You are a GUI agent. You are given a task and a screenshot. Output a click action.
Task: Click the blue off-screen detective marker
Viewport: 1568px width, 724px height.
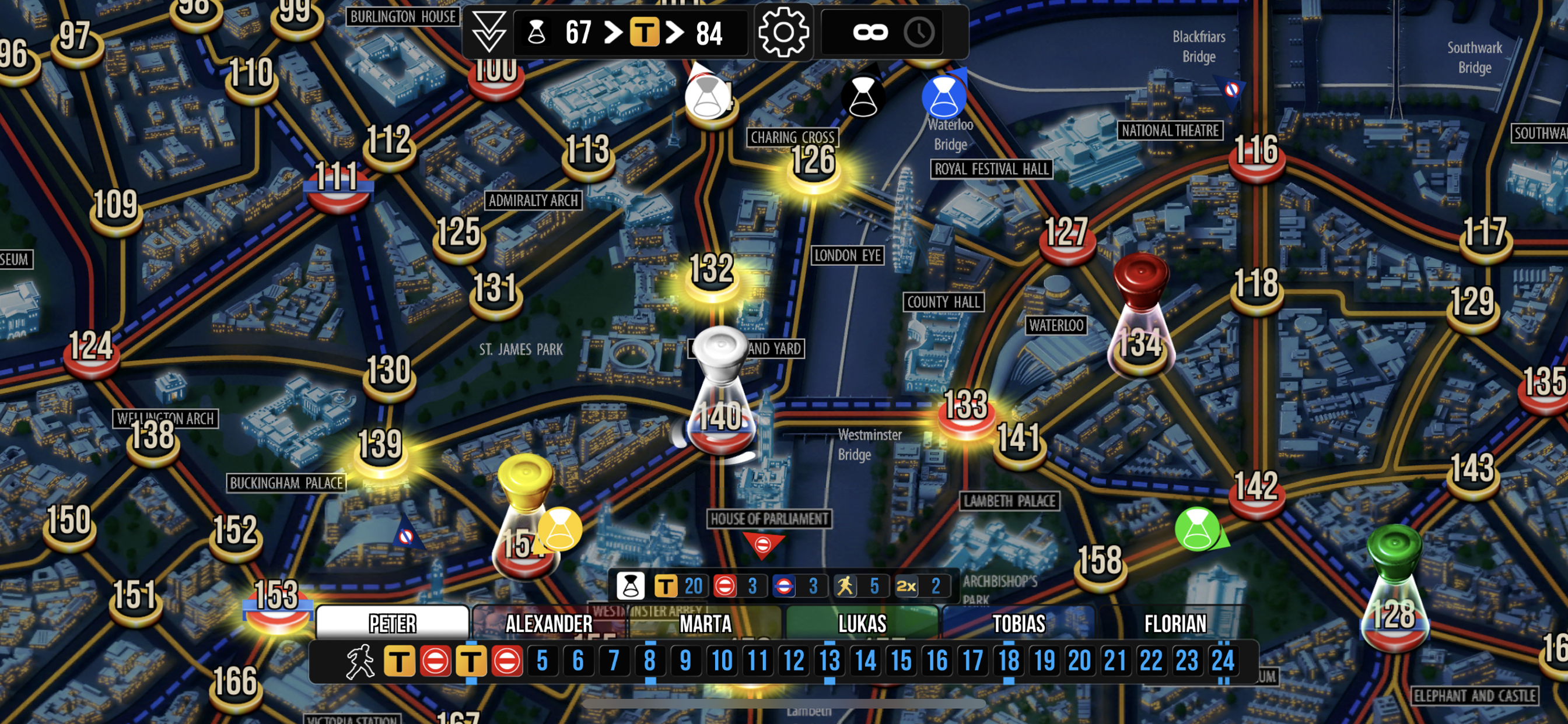tap(943, 96)
